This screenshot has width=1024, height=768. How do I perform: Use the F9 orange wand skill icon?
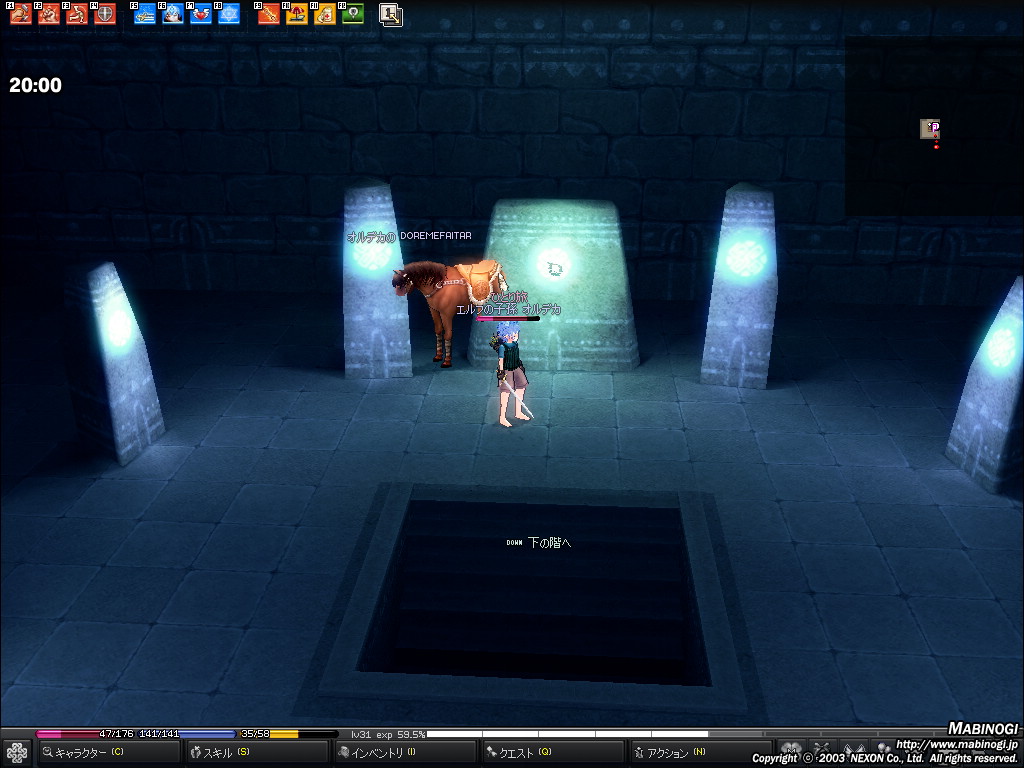[269, 14]
